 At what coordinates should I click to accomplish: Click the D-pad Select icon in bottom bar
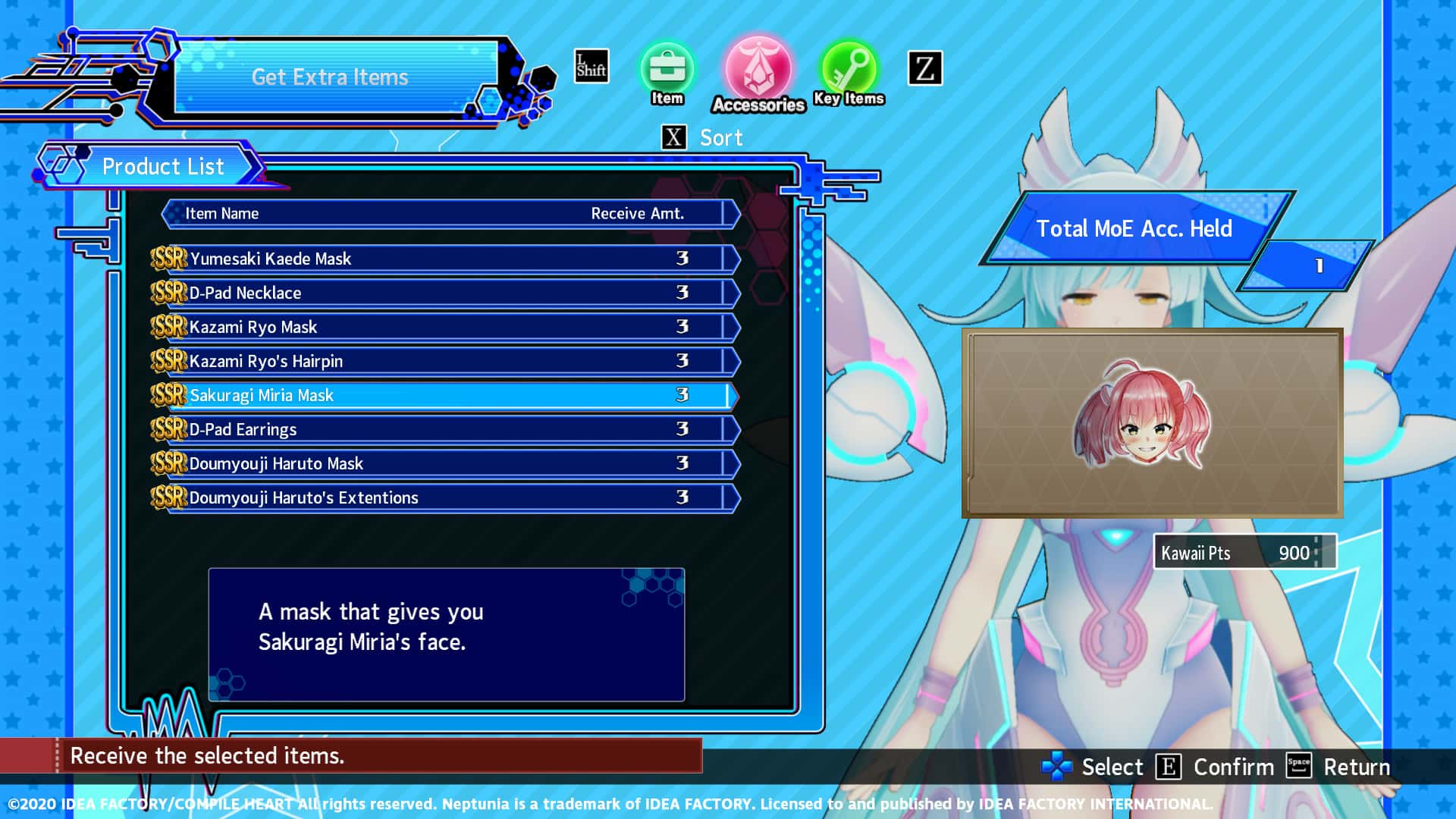[1057, 767]
